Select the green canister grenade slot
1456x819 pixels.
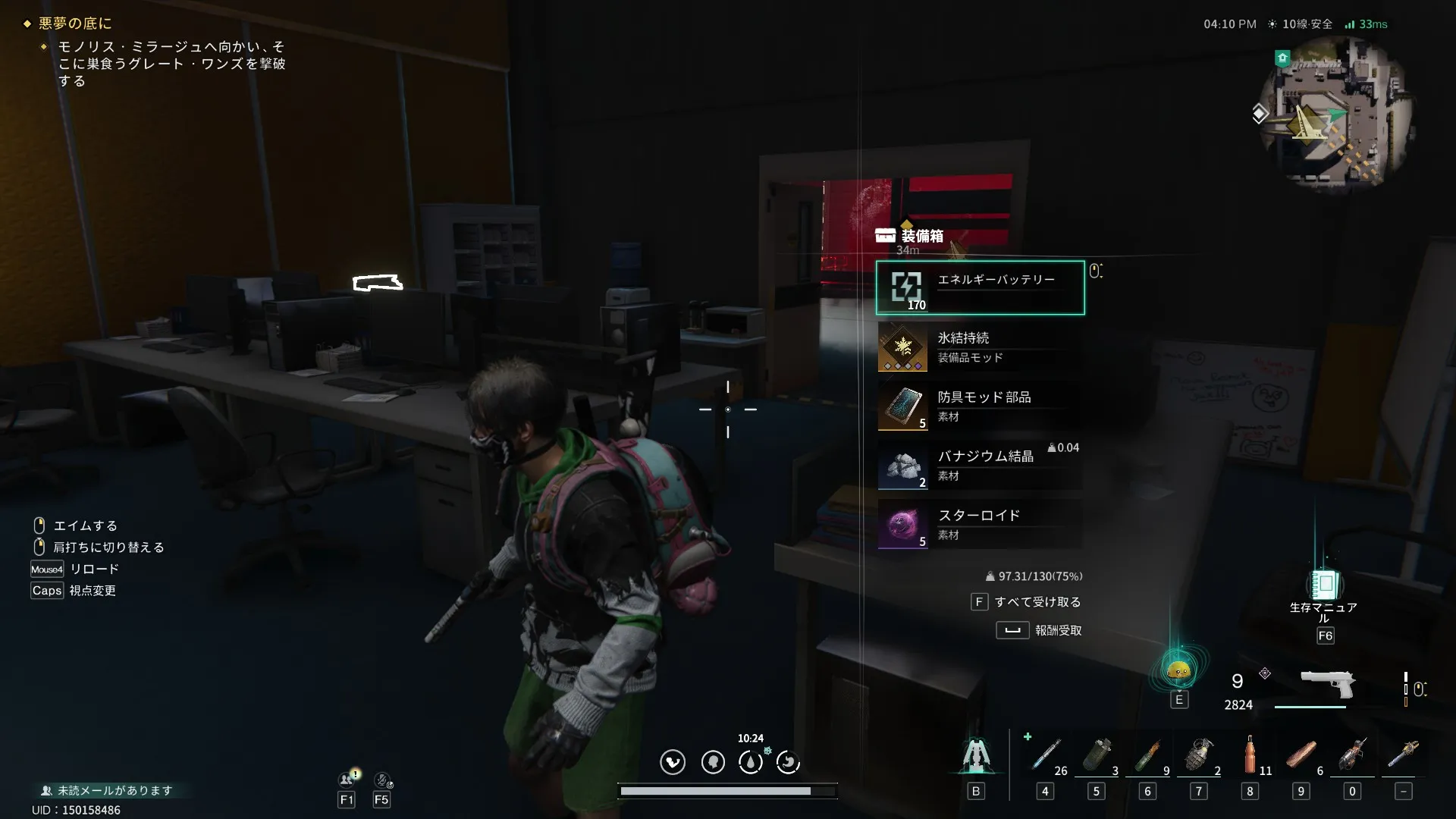1097,755
